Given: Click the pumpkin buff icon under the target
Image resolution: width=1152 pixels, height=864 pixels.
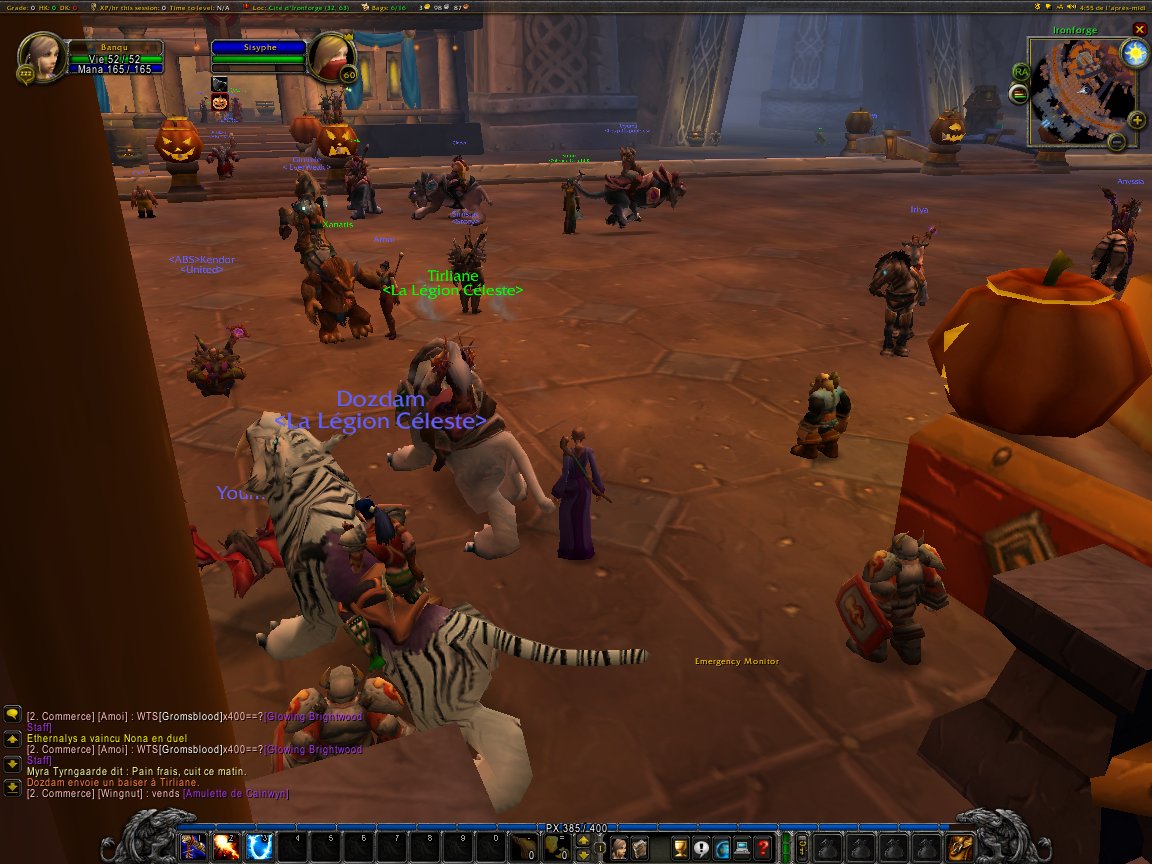Looking at the screenshot, I should pos(220,101).
